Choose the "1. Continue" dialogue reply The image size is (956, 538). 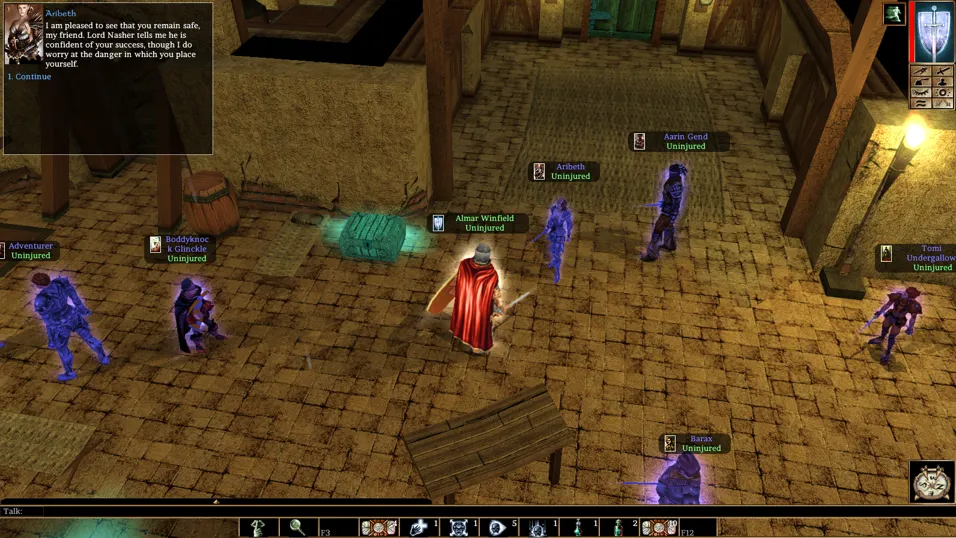coord(32,77)
